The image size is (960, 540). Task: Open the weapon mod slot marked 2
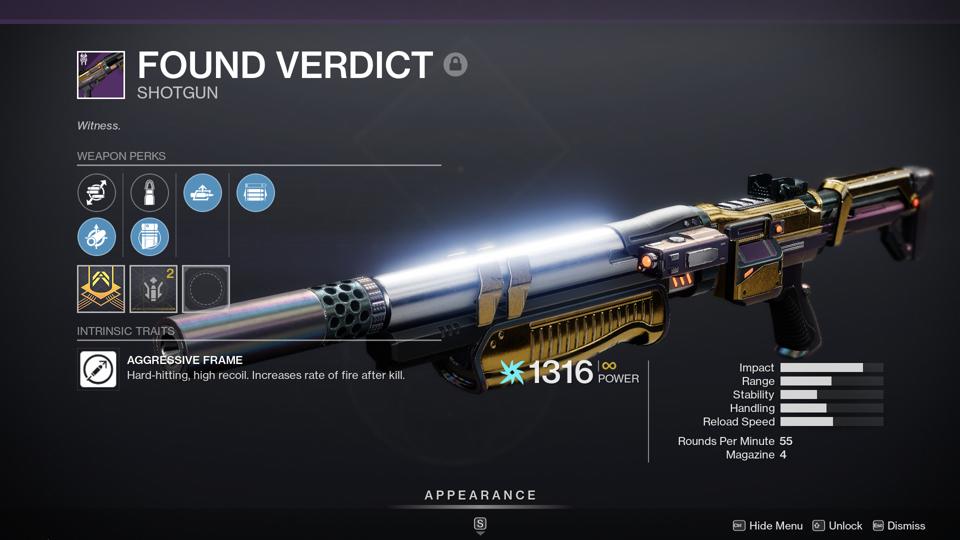coord(153,289)
